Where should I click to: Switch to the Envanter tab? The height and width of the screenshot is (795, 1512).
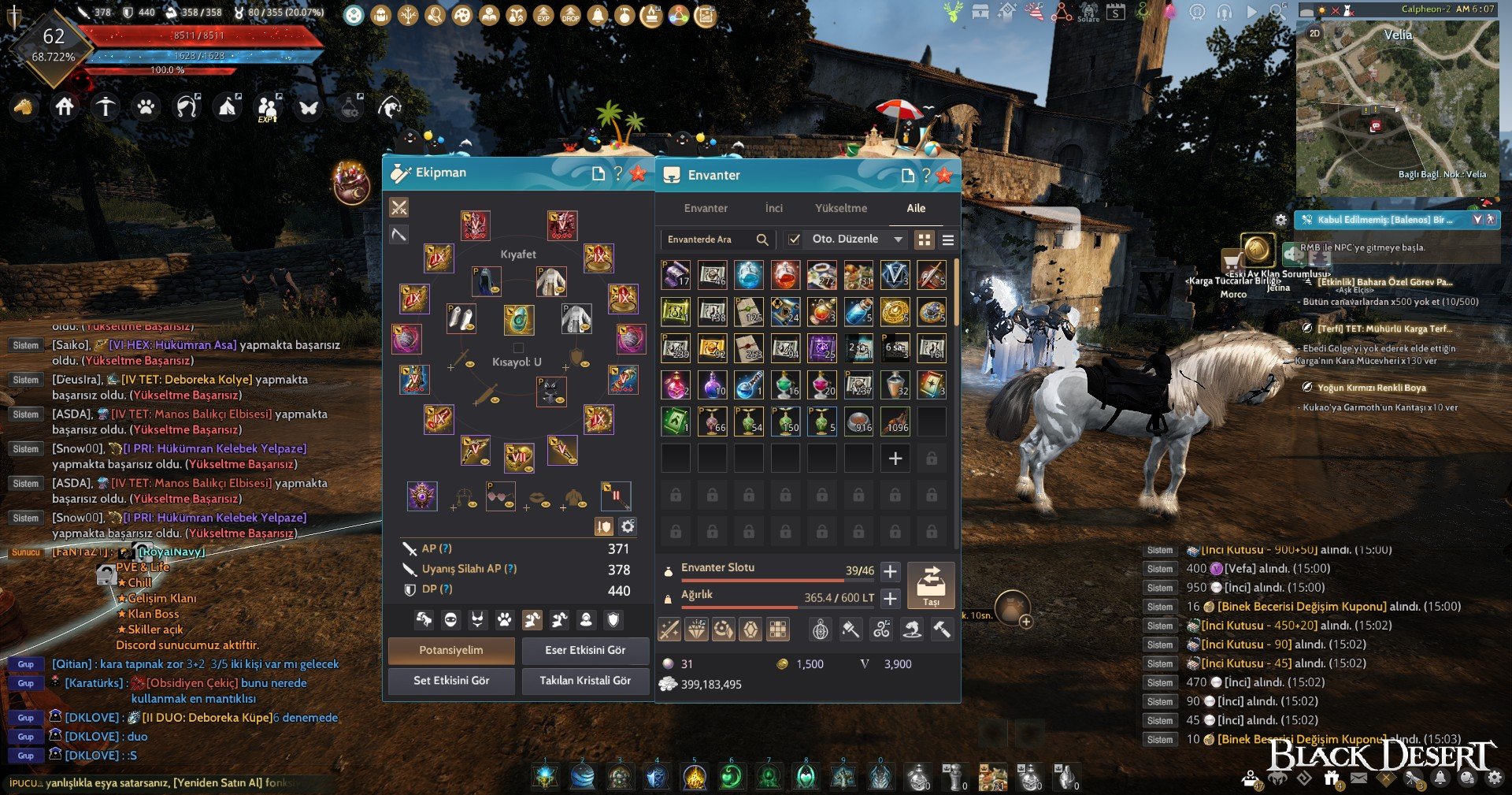coord(706,208)
